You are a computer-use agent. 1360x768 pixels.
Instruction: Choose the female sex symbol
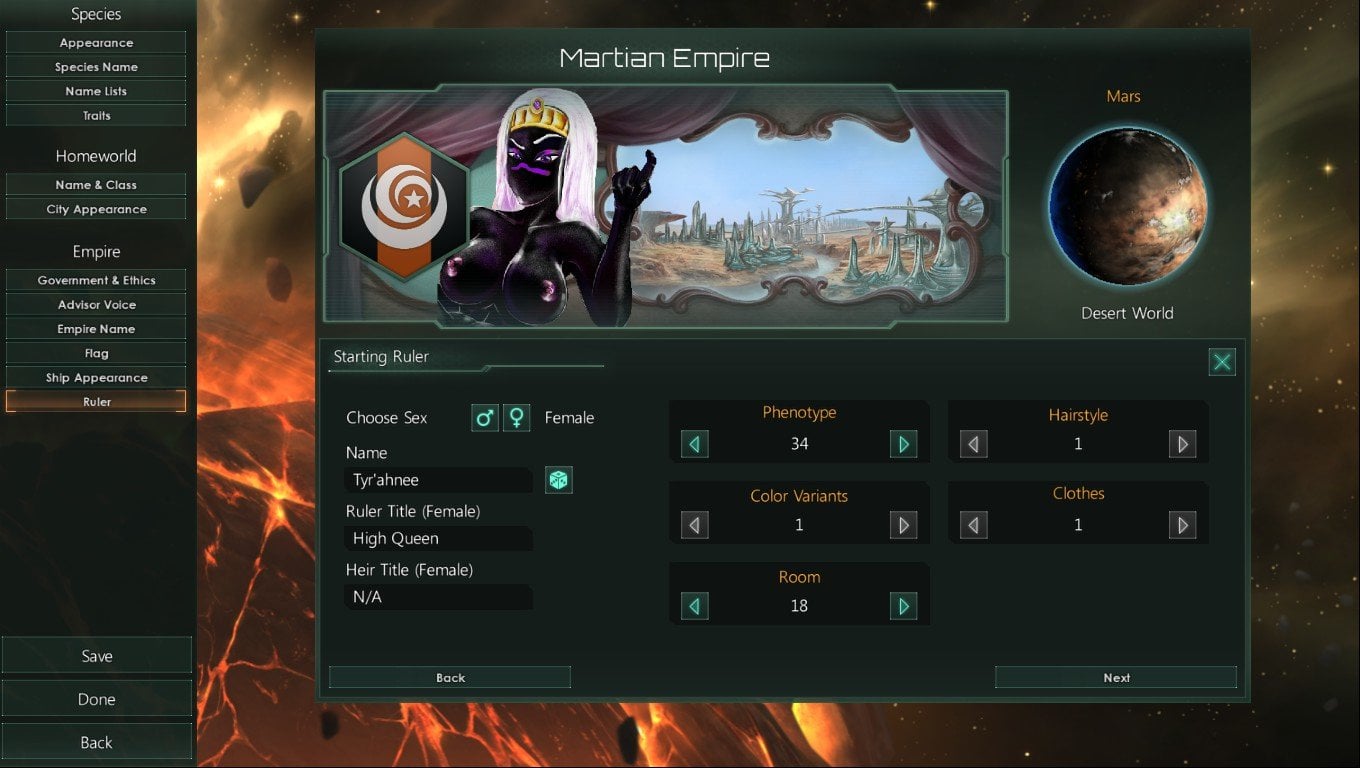point(516,418)
